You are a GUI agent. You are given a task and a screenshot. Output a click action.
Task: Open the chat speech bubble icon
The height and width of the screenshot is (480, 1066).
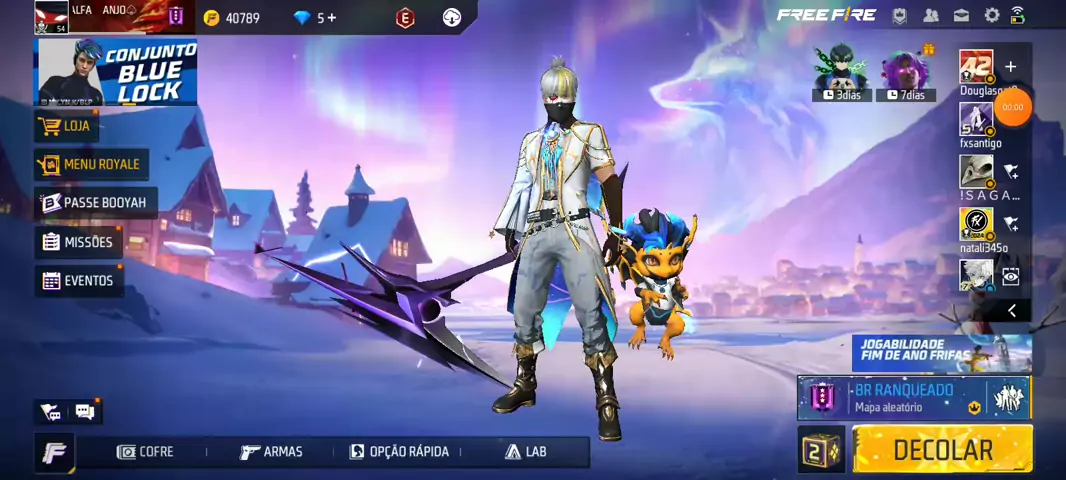tap(85, 411)
